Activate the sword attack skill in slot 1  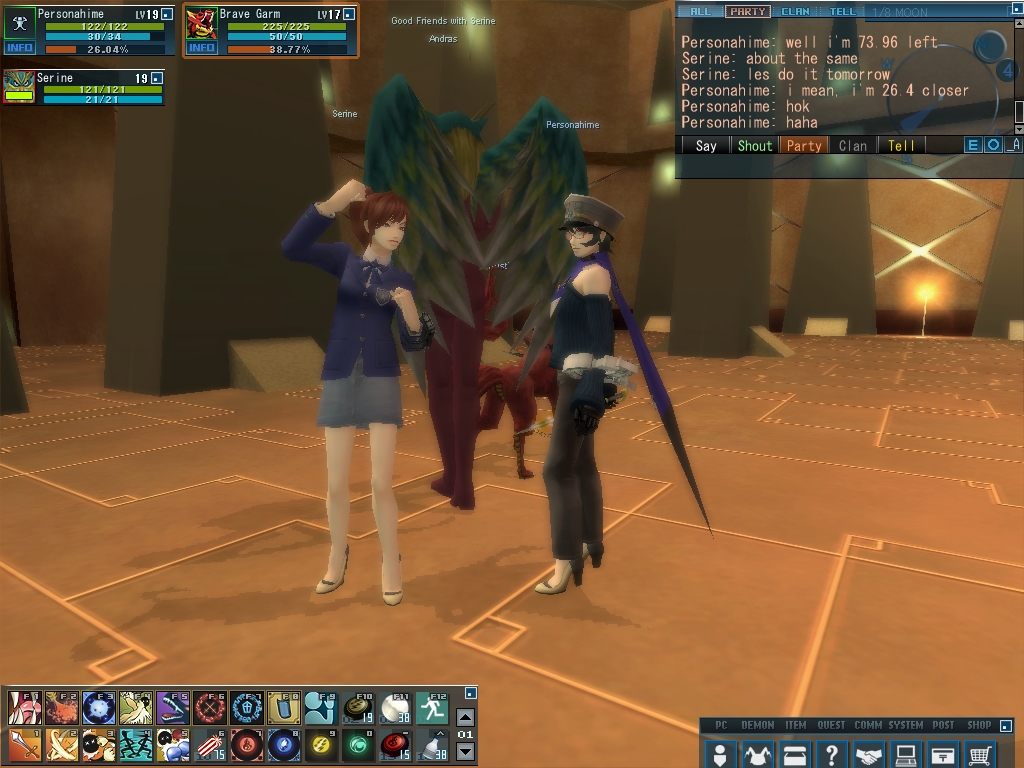[24, 745]
